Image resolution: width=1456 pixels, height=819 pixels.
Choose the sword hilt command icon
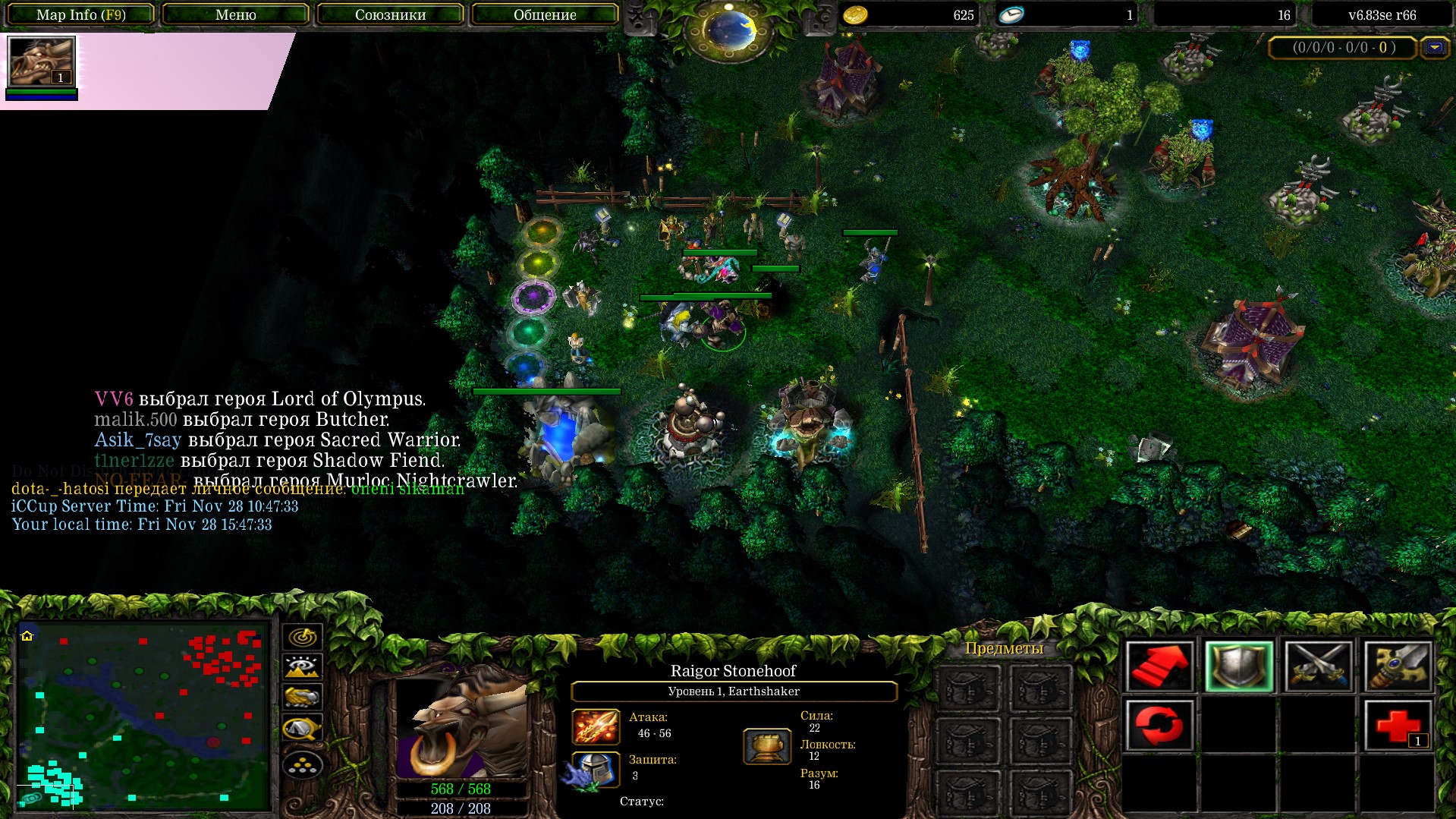[x=1398, y=666]
